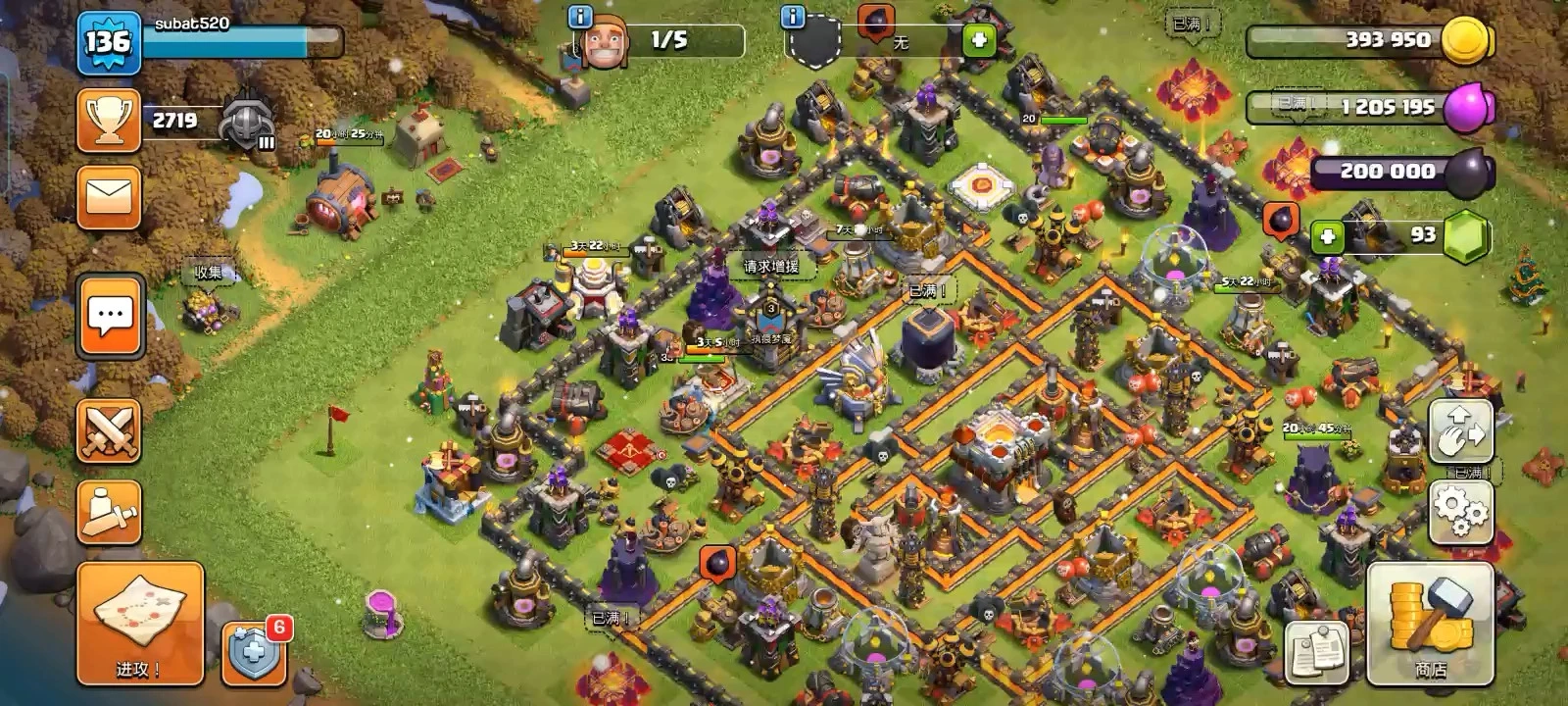Click green plus beside the 无 shield
Viewport: 1568px width, 706px height.
coord(978,41)
